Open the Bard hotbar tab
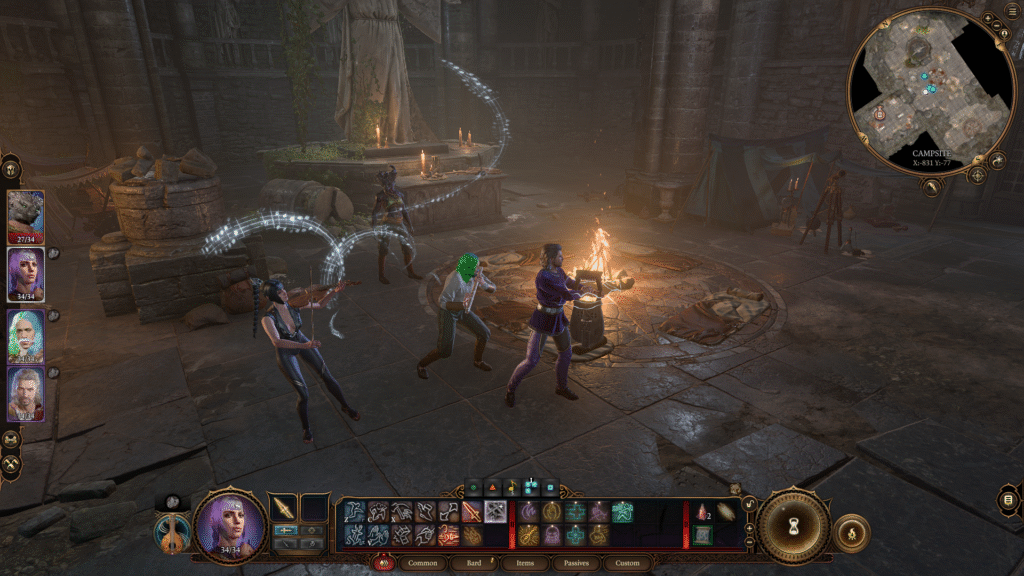Viewport: 1024px width, 576px height. tap(475, 563)
